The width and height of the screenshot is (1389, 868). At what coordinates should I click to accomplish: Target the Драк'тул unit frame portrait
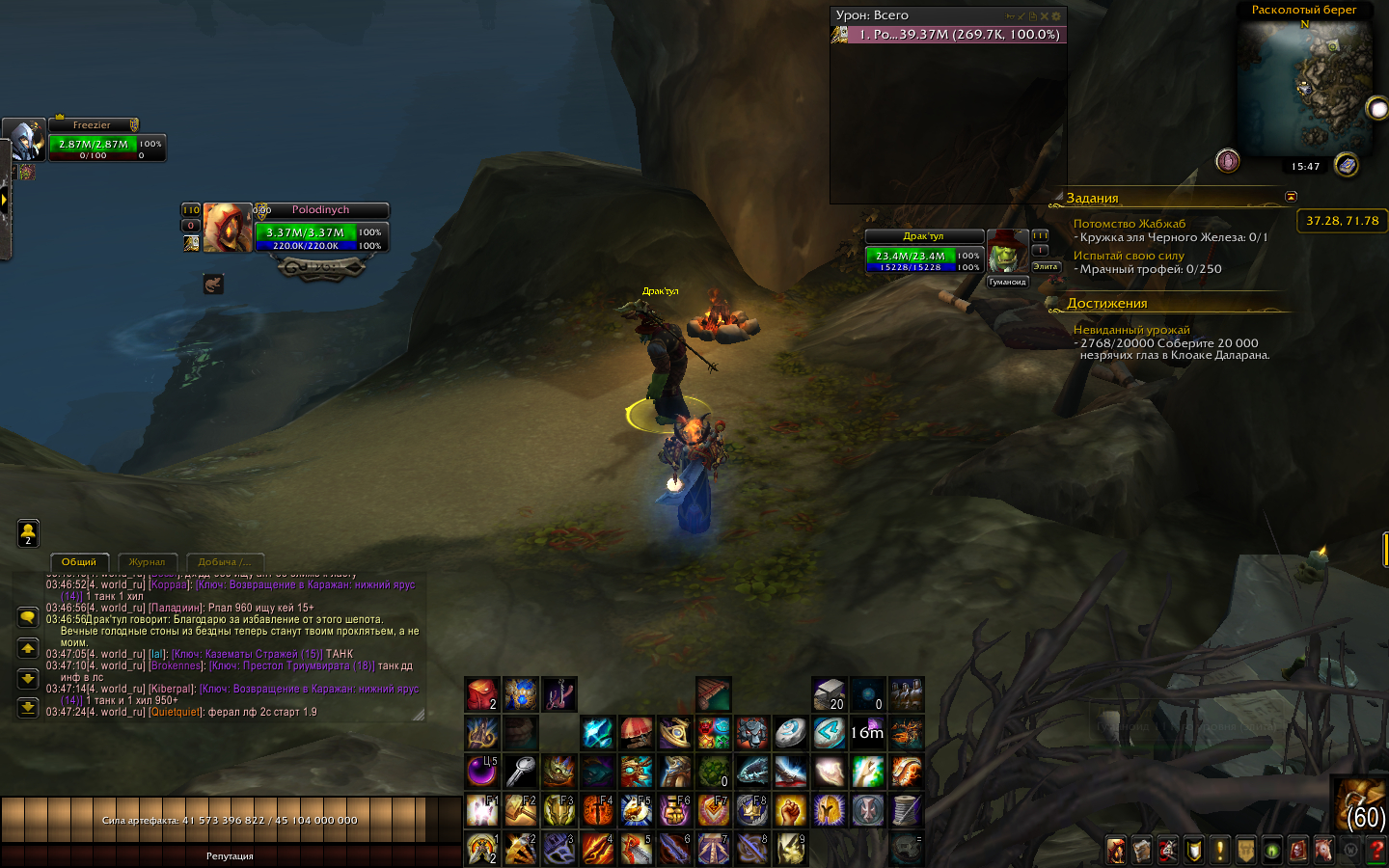[1007, 251]
